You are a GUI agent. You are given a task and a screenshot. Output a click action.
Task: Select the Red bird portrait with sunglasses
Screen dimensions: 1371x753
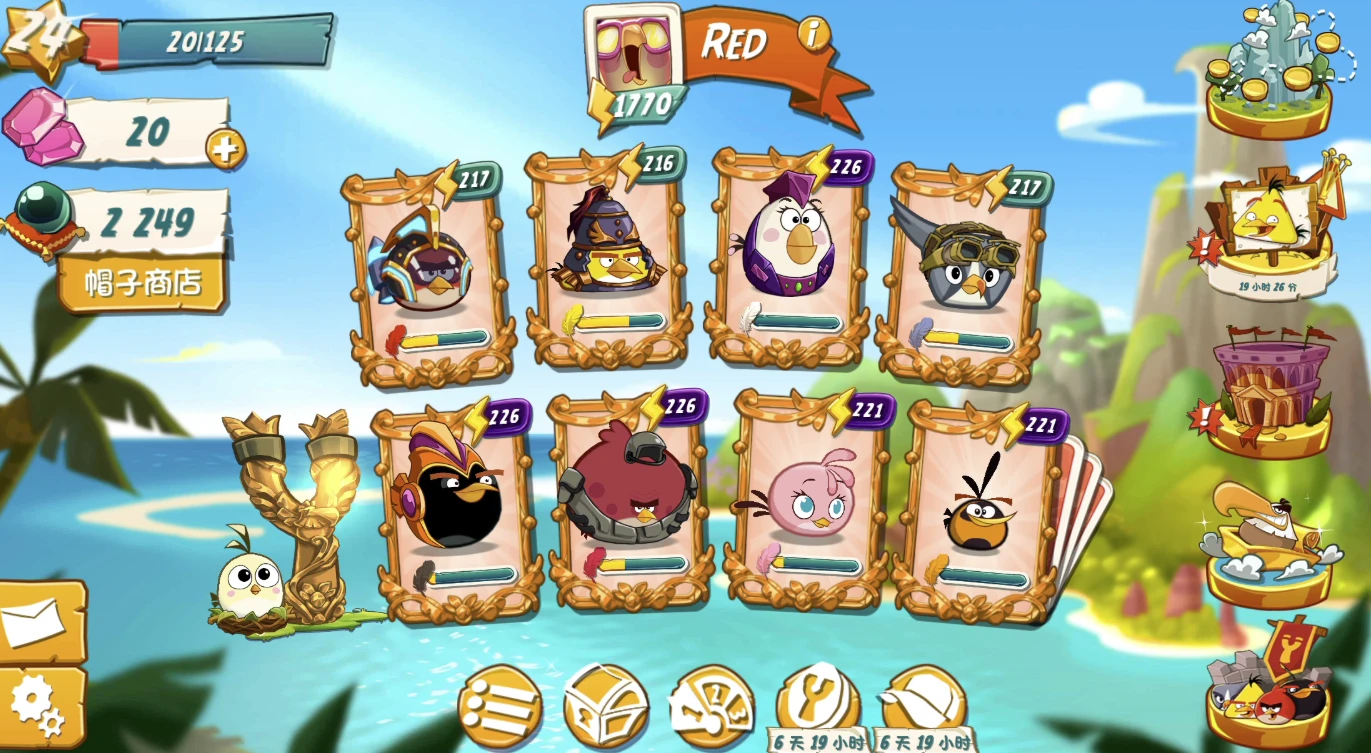click(x=631, y=52)
